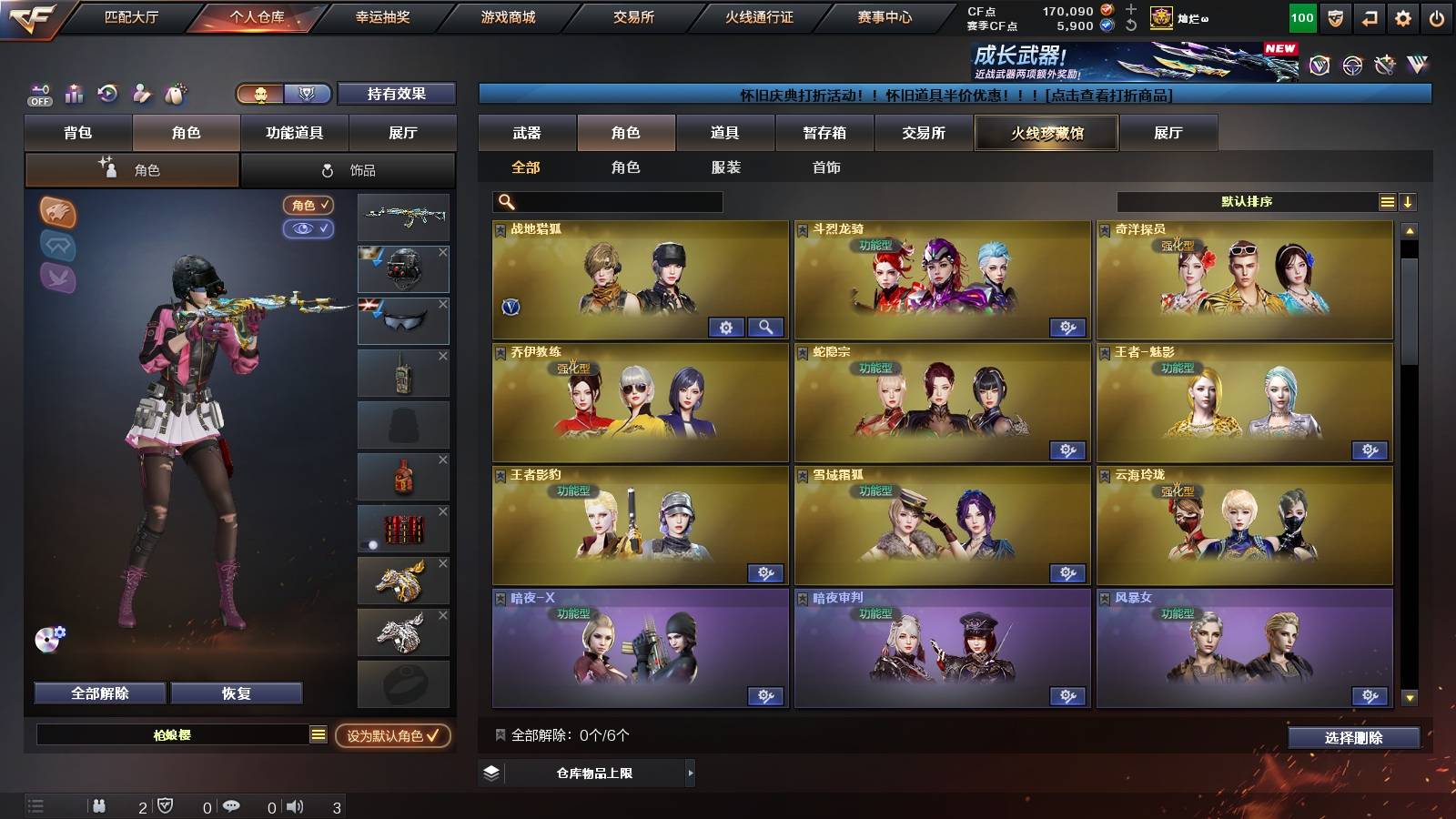1456x819 pixels.
Task: Open the 火线通行证 menu item
Action: coord(761,15)
